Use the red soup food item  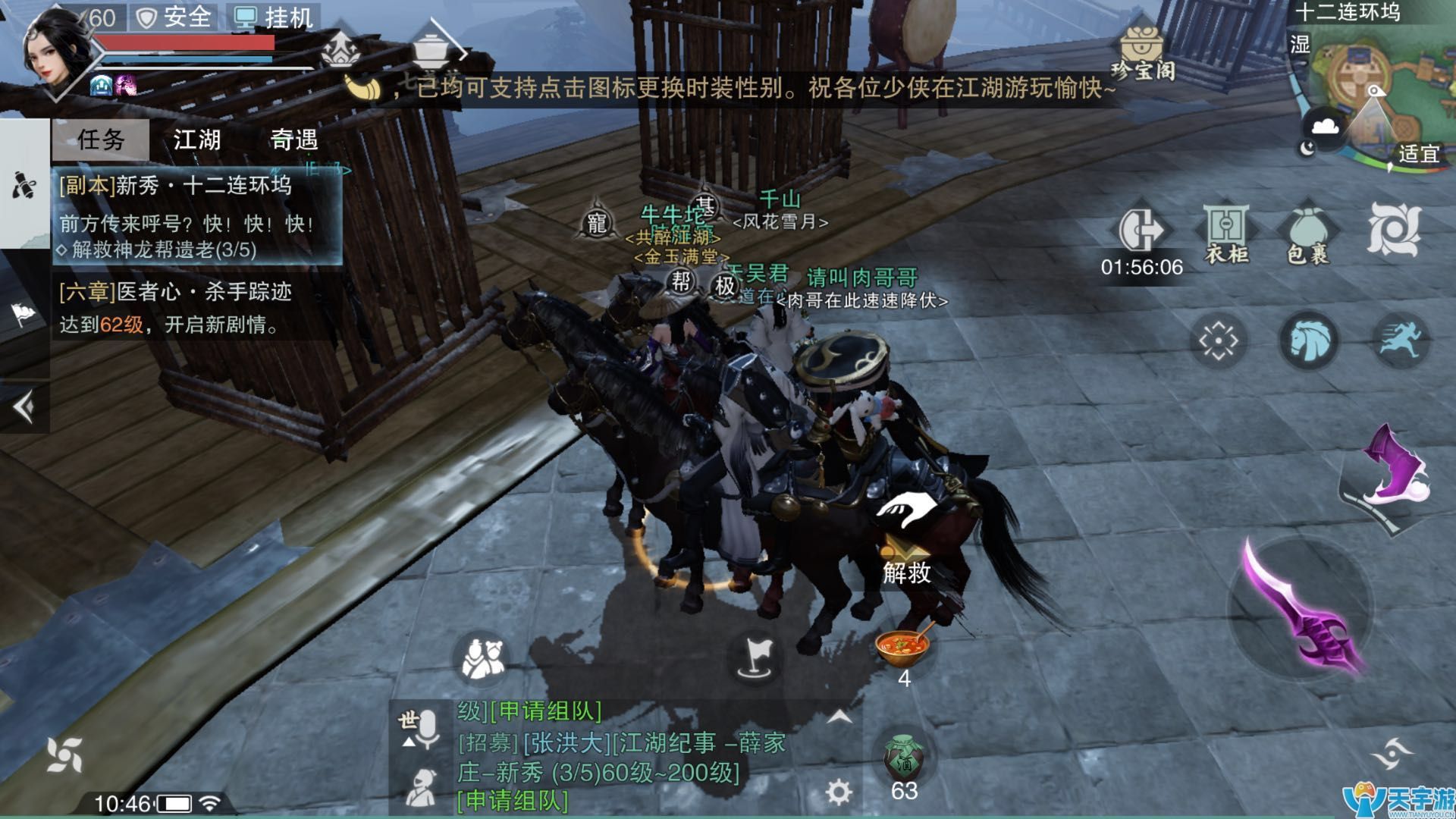coord(902,646)
